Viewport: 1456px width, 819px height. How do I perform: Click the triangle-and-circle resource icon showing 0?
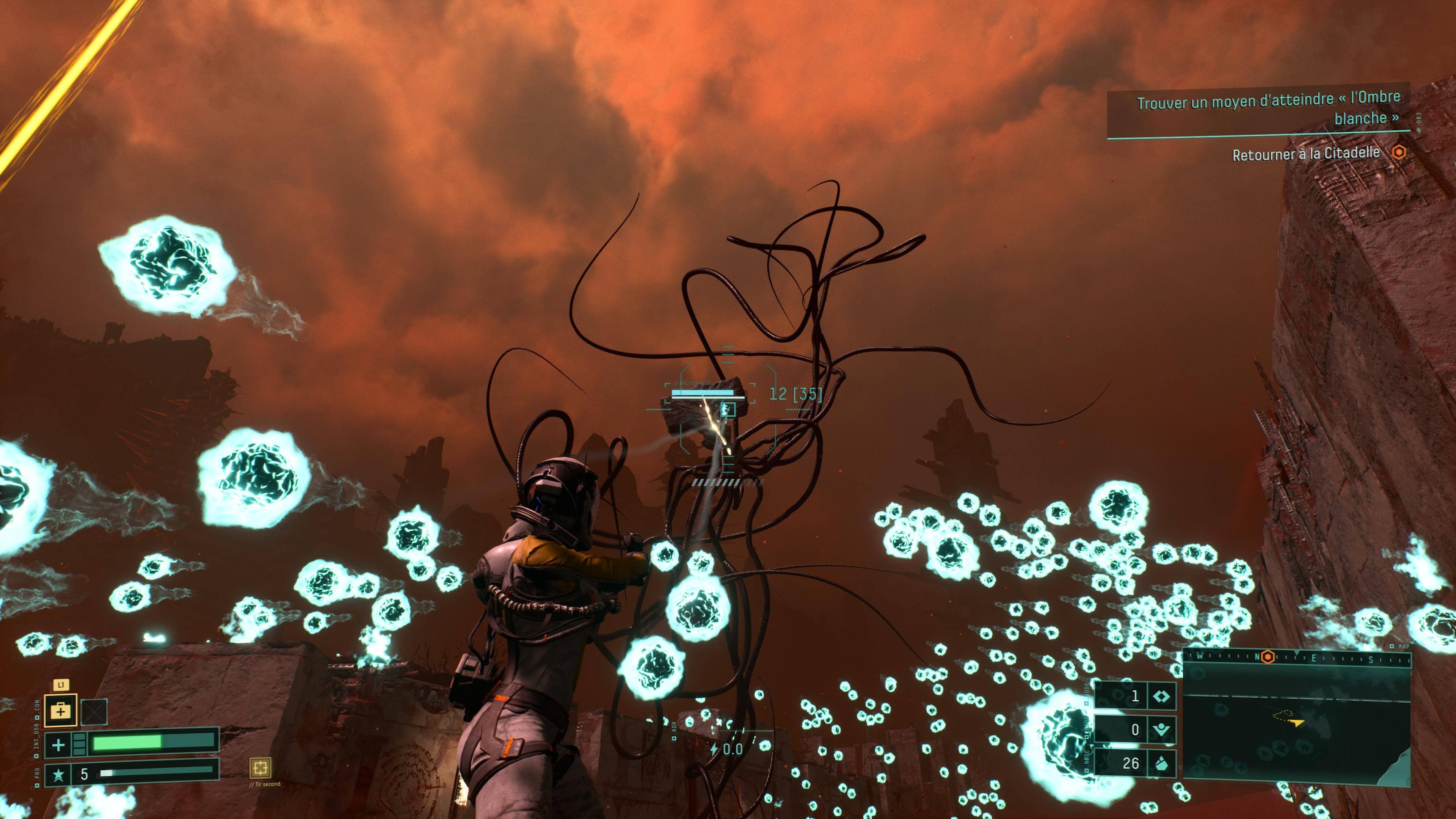(x=1161, y=730)
